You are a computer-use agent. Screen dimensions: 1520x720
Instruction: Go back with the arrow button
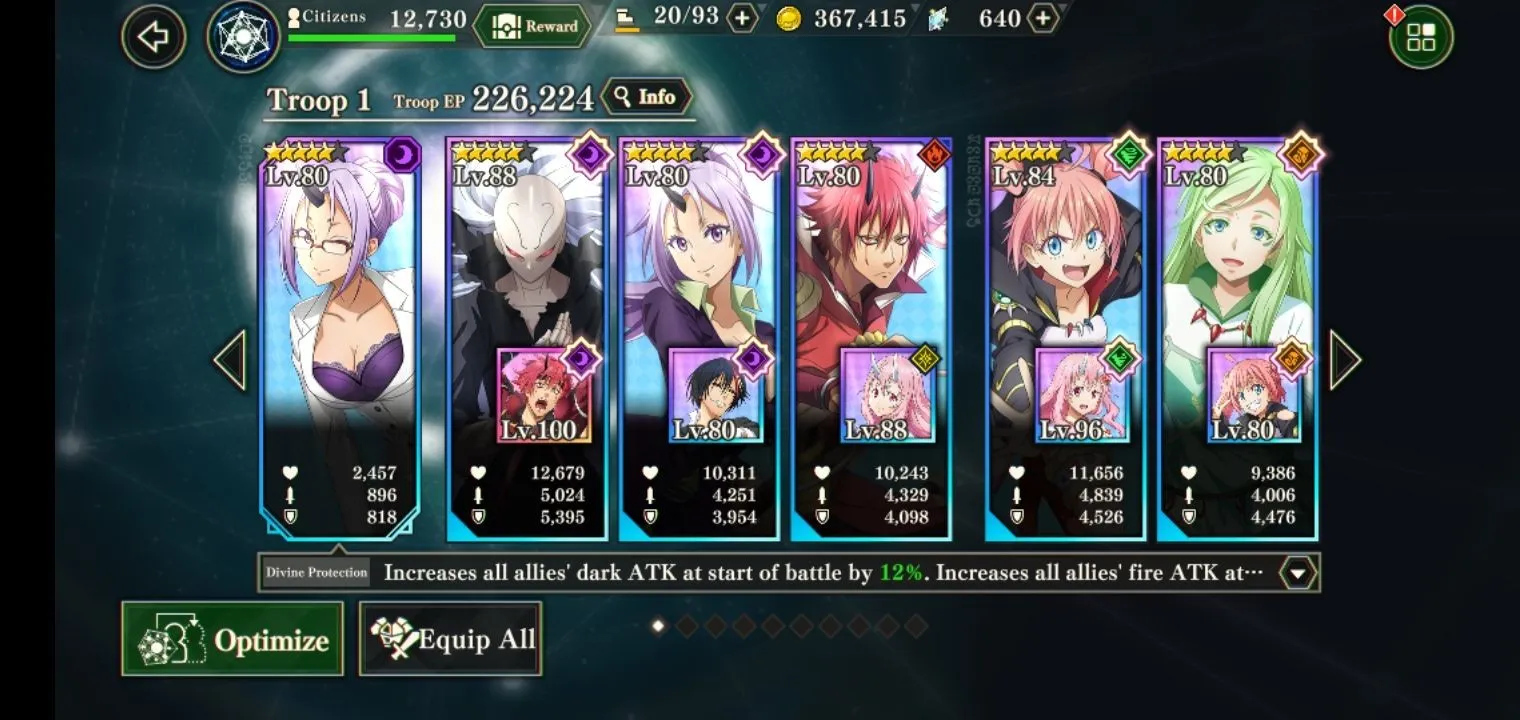pos(153,38)
